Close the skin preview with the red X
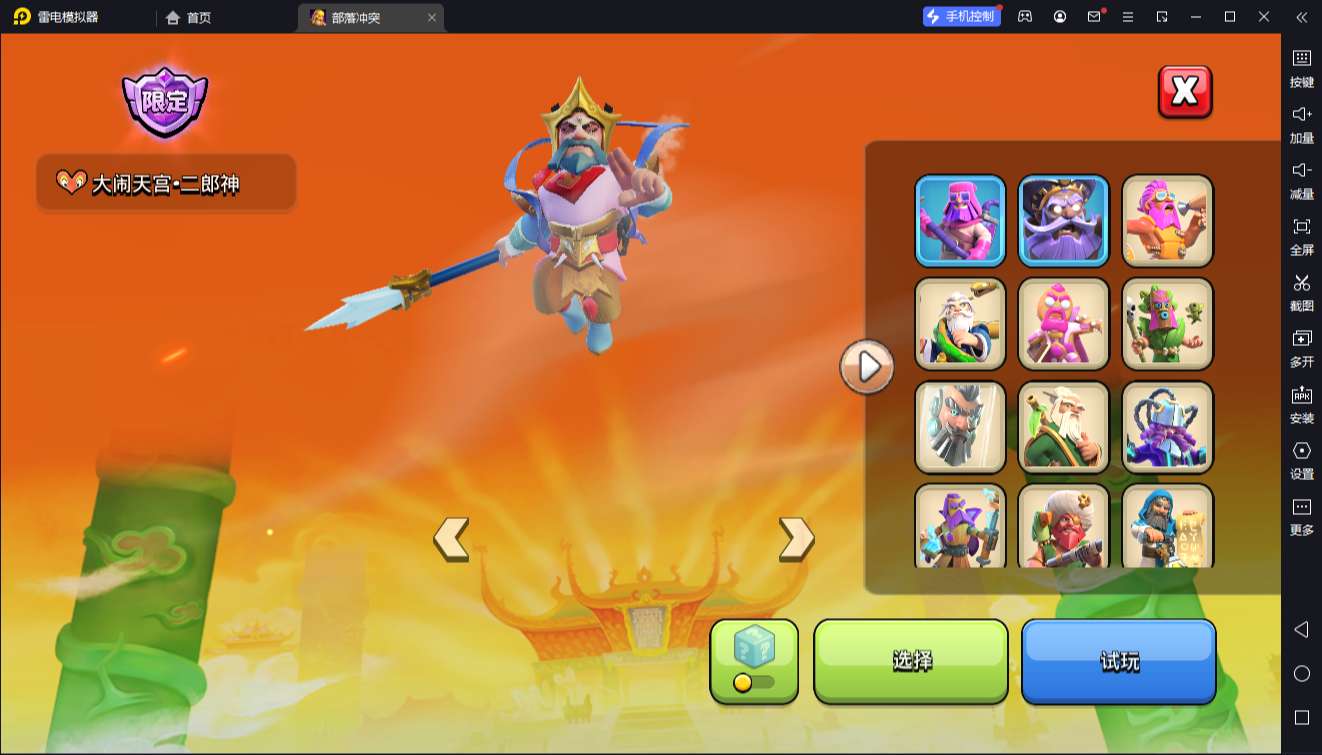Image resolution: width=1322 pixels, height=755 pixels. [1185, 92]
